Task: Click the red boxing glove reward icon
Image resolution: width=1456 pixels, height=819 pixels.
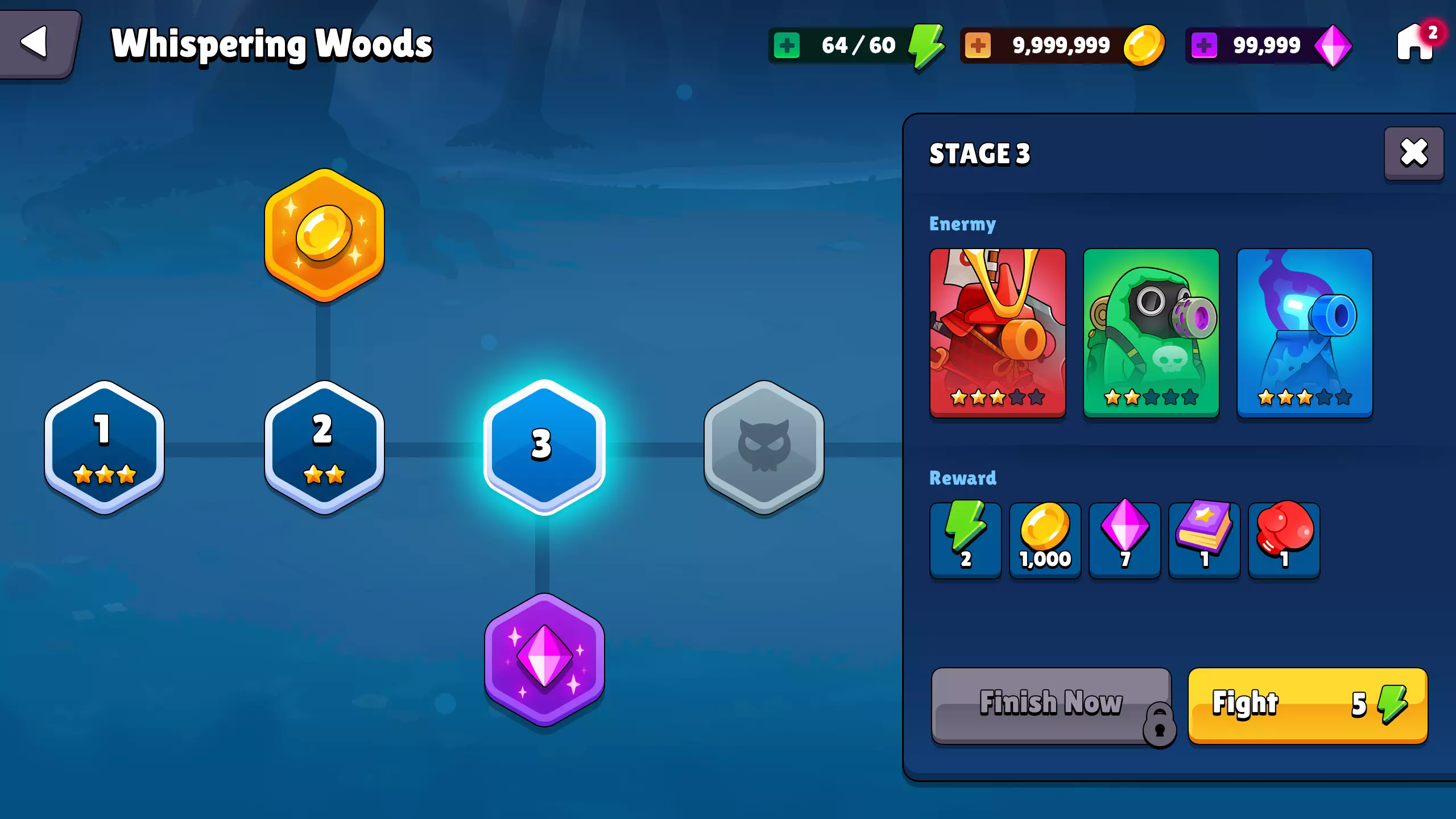Action: click(1284, 539)
